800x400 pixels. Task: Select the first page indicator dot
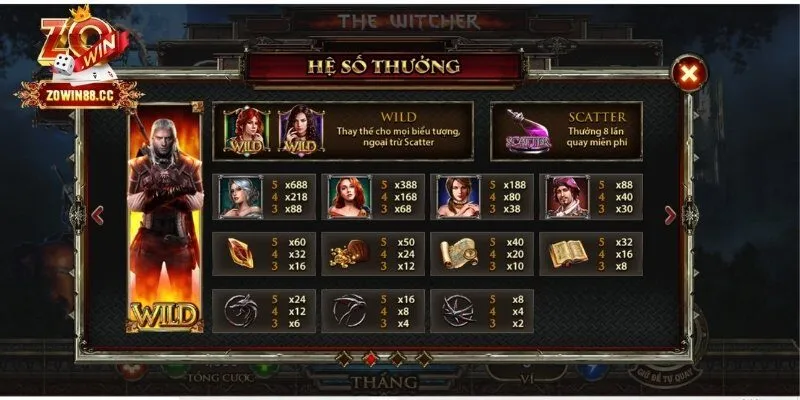pyautogui.click(x=346, y=357)
